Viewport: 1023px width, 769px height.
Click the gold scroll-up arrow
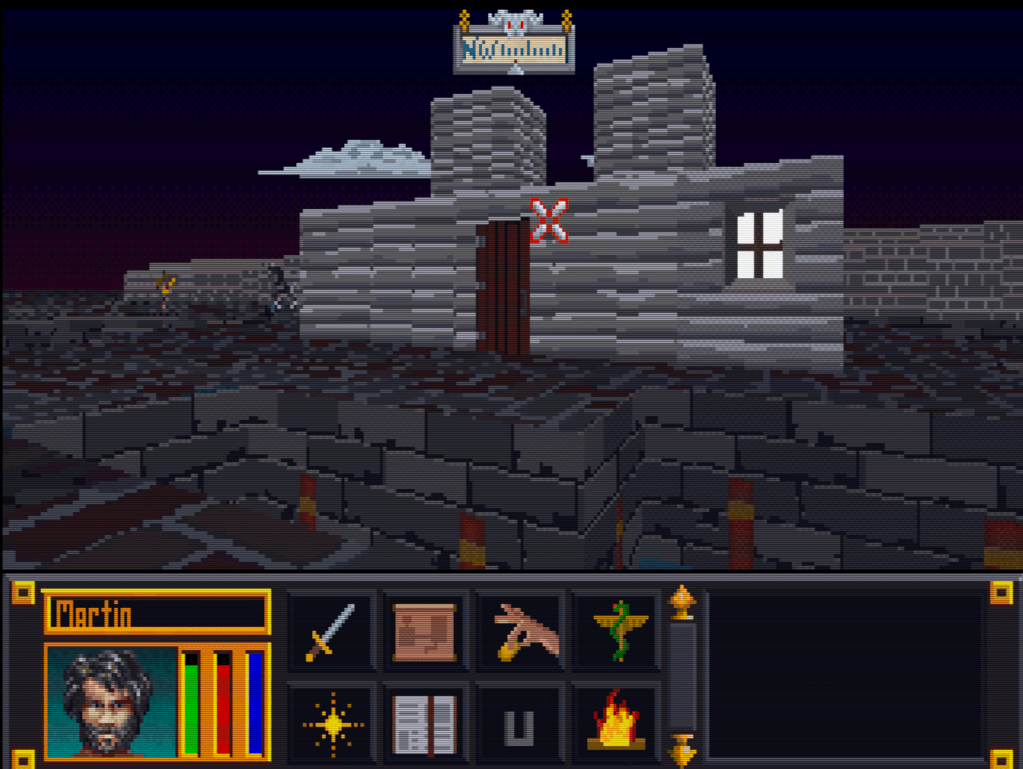tap(682, 603)
